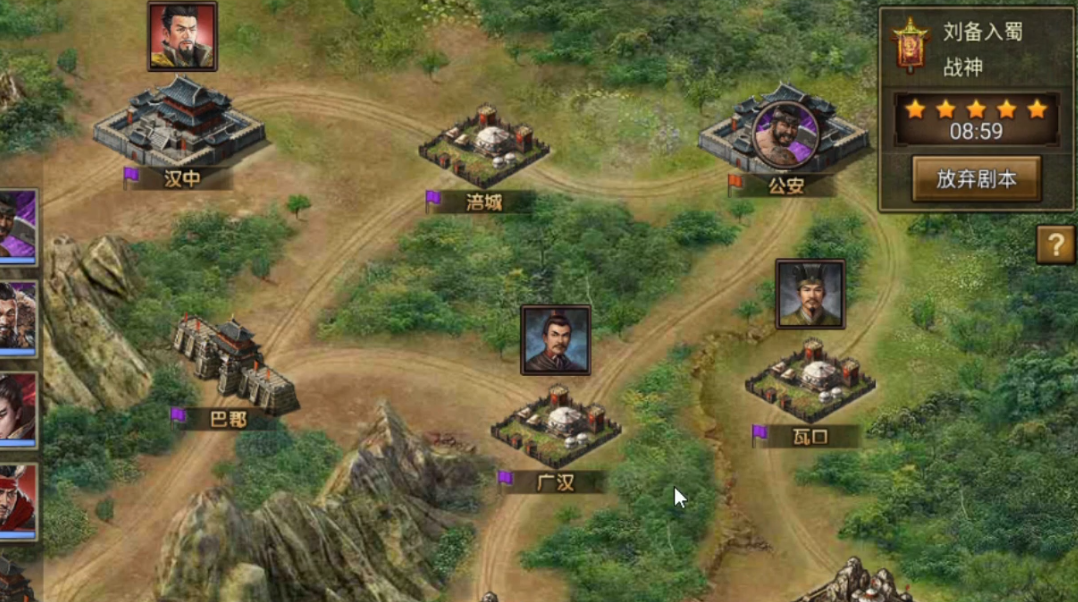Open the question mark help button
Viewport: 1078px width, 602px height.
tap(1055, 244)
